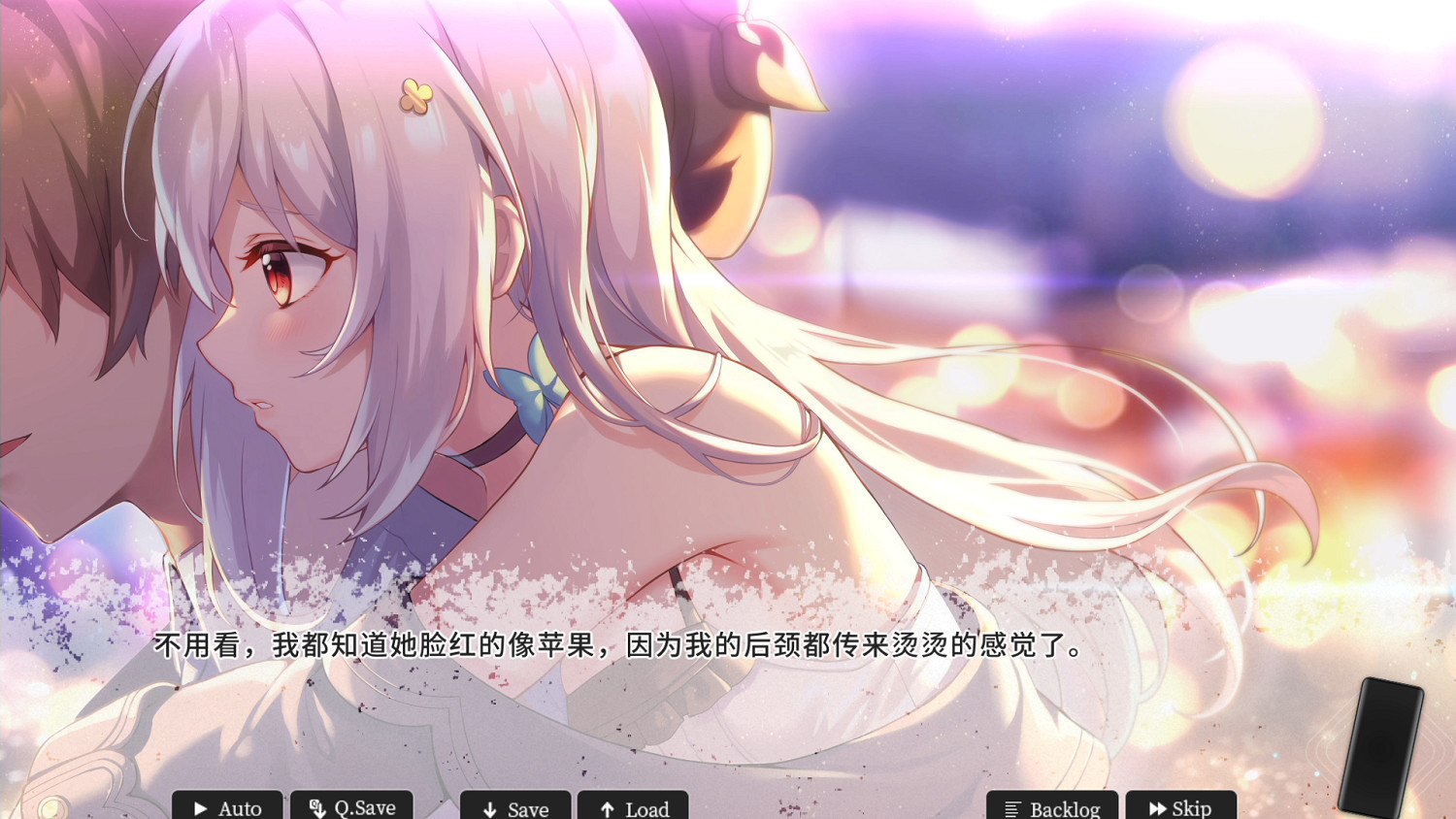
Task: Click the yellow clover hairpin on her hair
Action: click(x=419, y=97)
